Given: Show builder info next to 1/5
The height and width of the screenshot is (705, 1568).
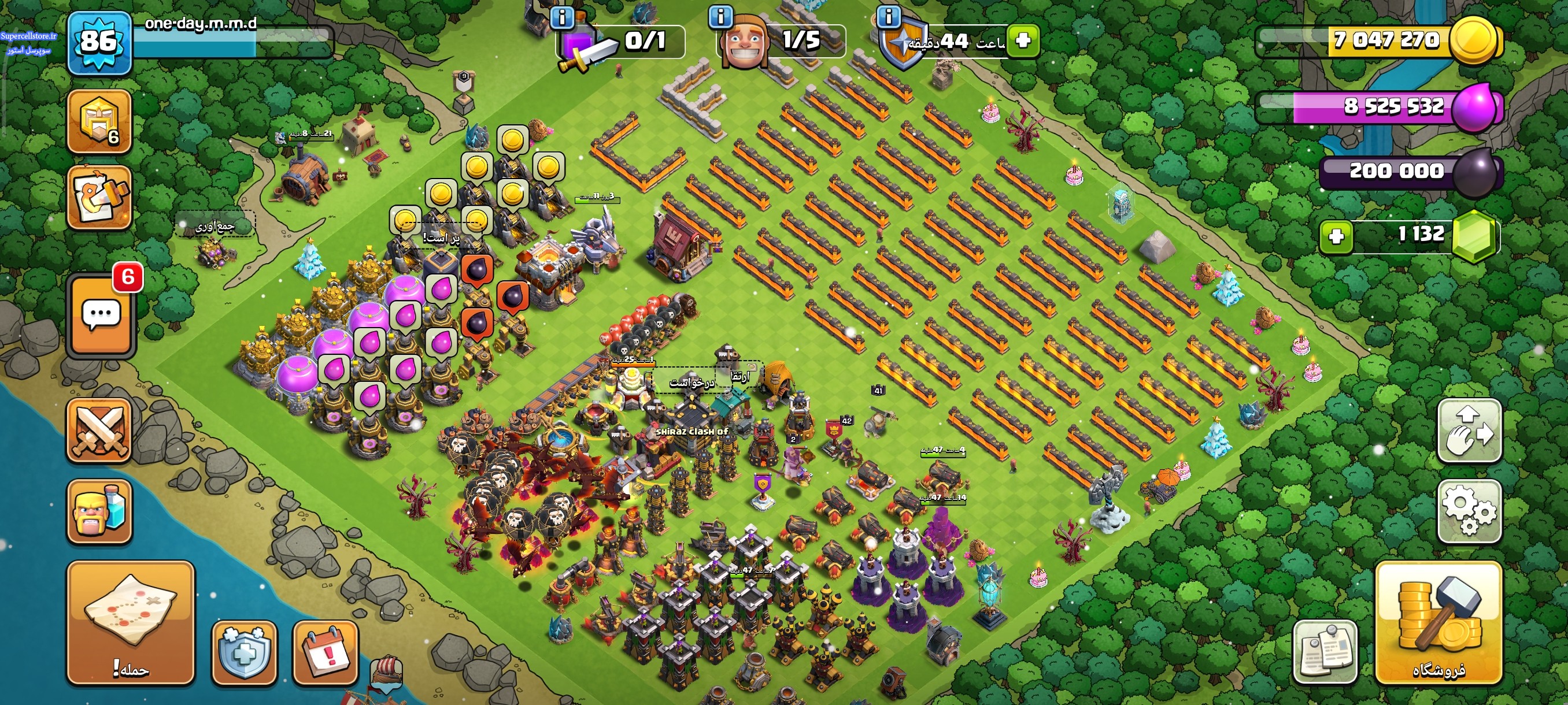Looking at the screenshot, I should (721, 17).
